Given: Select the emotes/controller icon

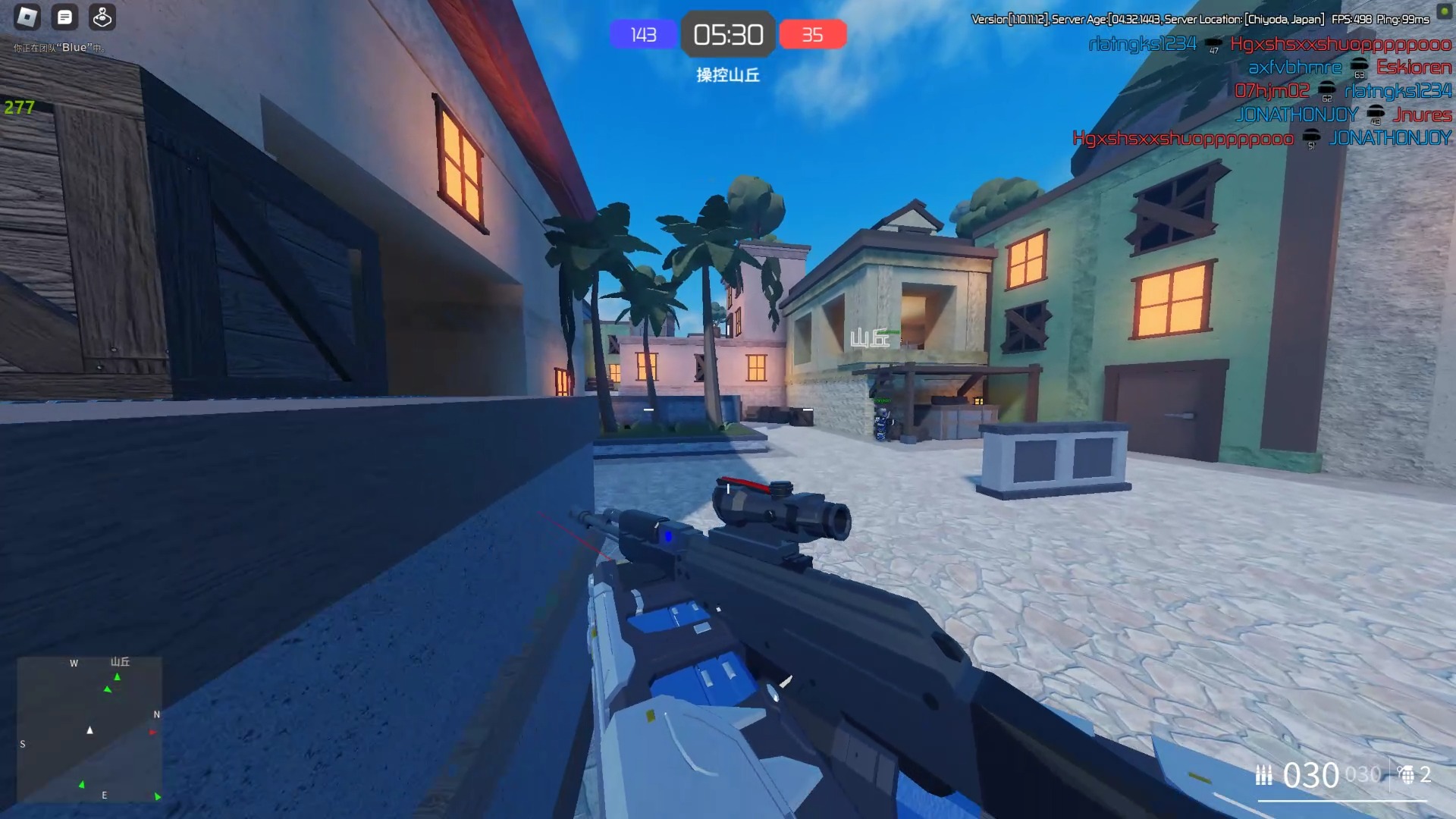Looking at the screenshot, I should (102, 17).
